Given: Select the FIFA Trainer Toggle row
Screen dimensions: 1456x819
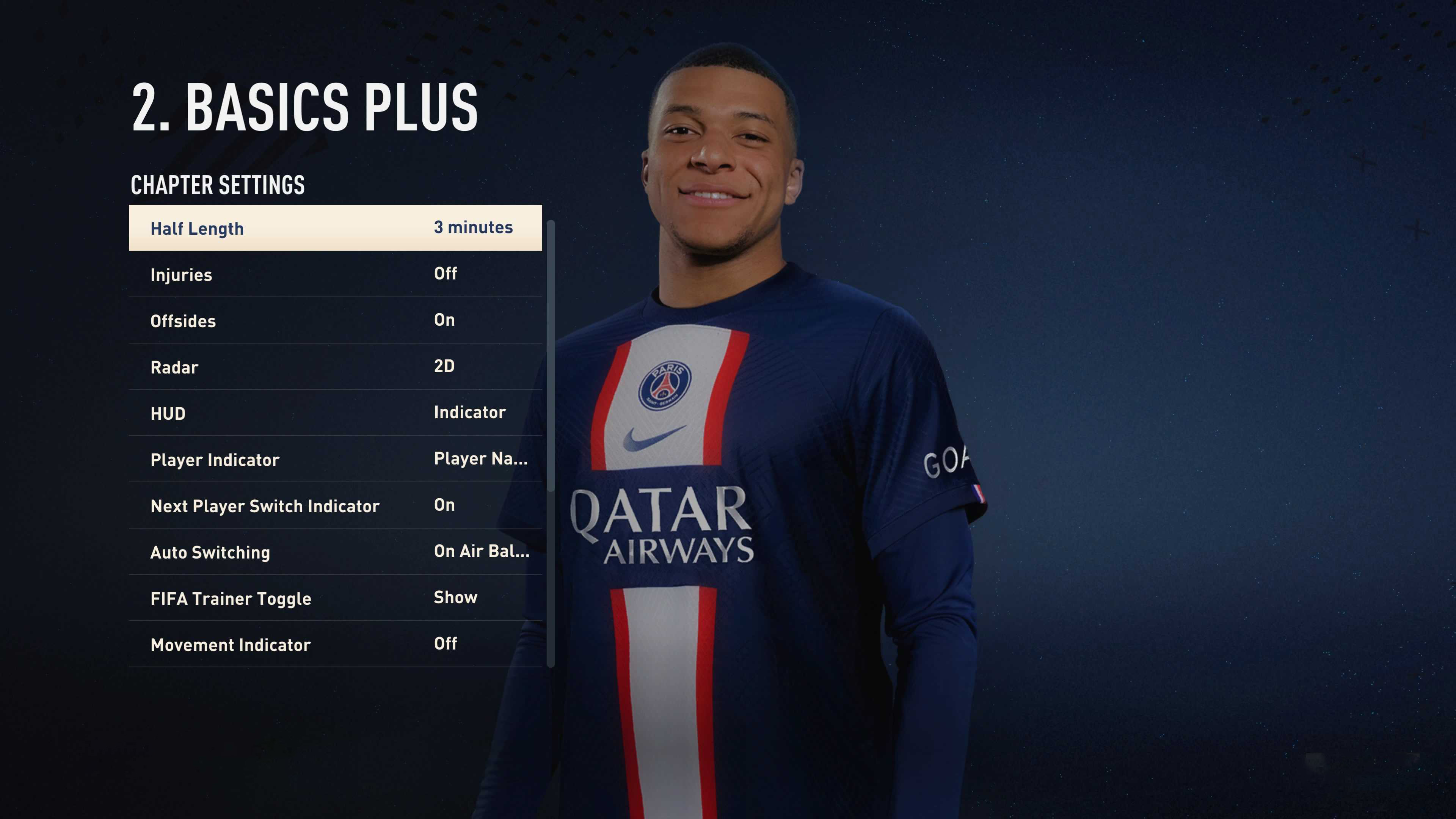Looking at the screenshot, I should click(334, 599).
